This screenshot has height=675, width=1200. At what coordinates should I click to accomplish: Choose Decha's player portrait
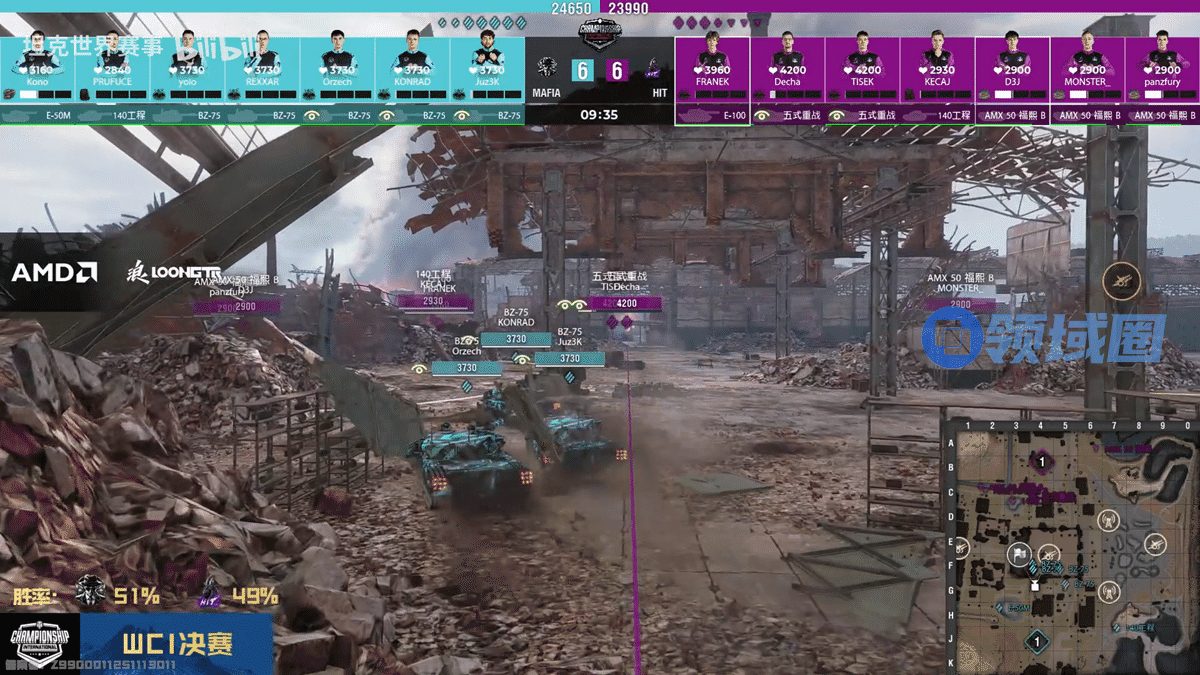click(787, 50)
